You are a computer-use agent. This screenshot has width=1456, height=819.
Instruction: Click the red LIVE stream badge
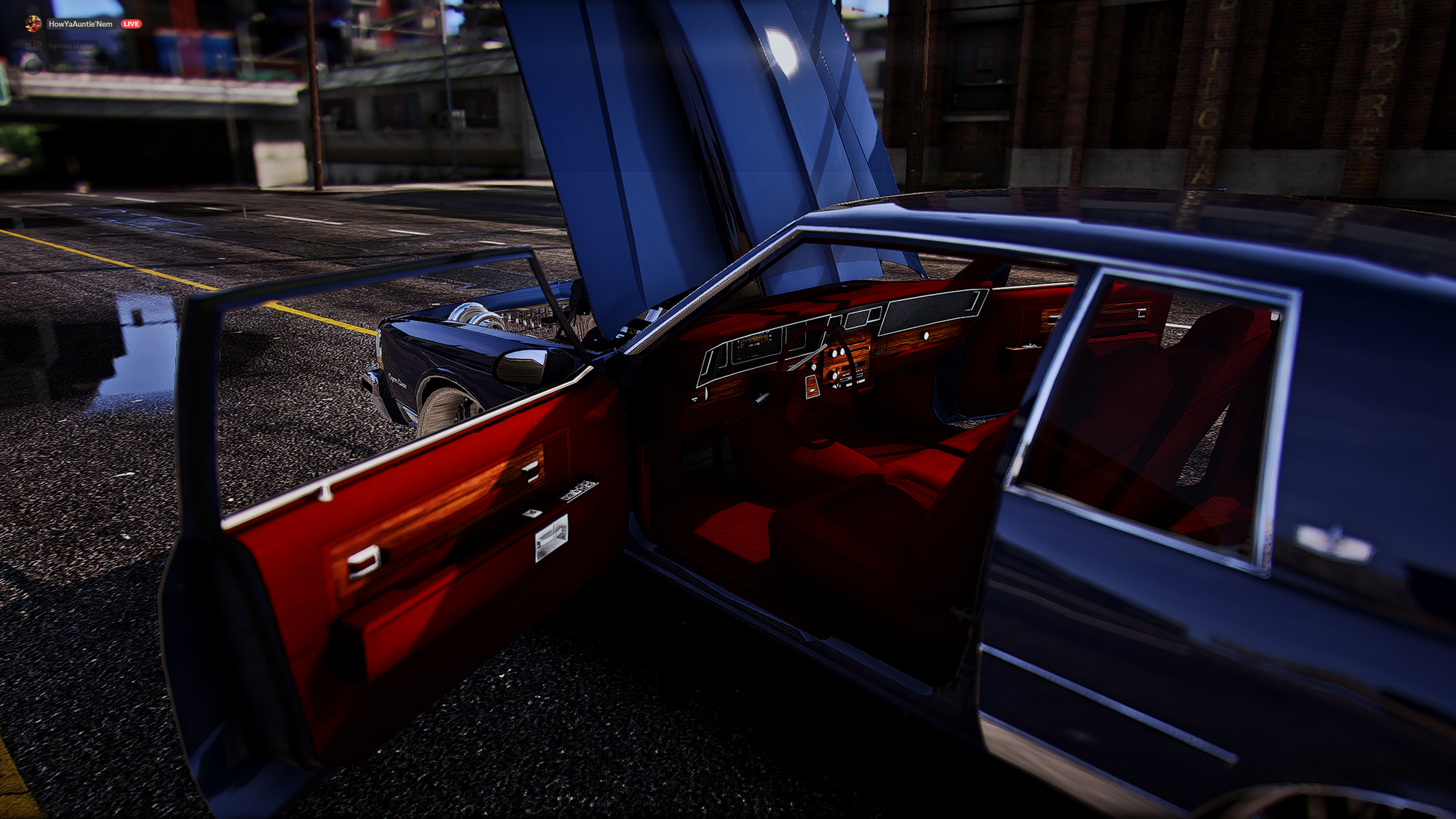[131, 24]
